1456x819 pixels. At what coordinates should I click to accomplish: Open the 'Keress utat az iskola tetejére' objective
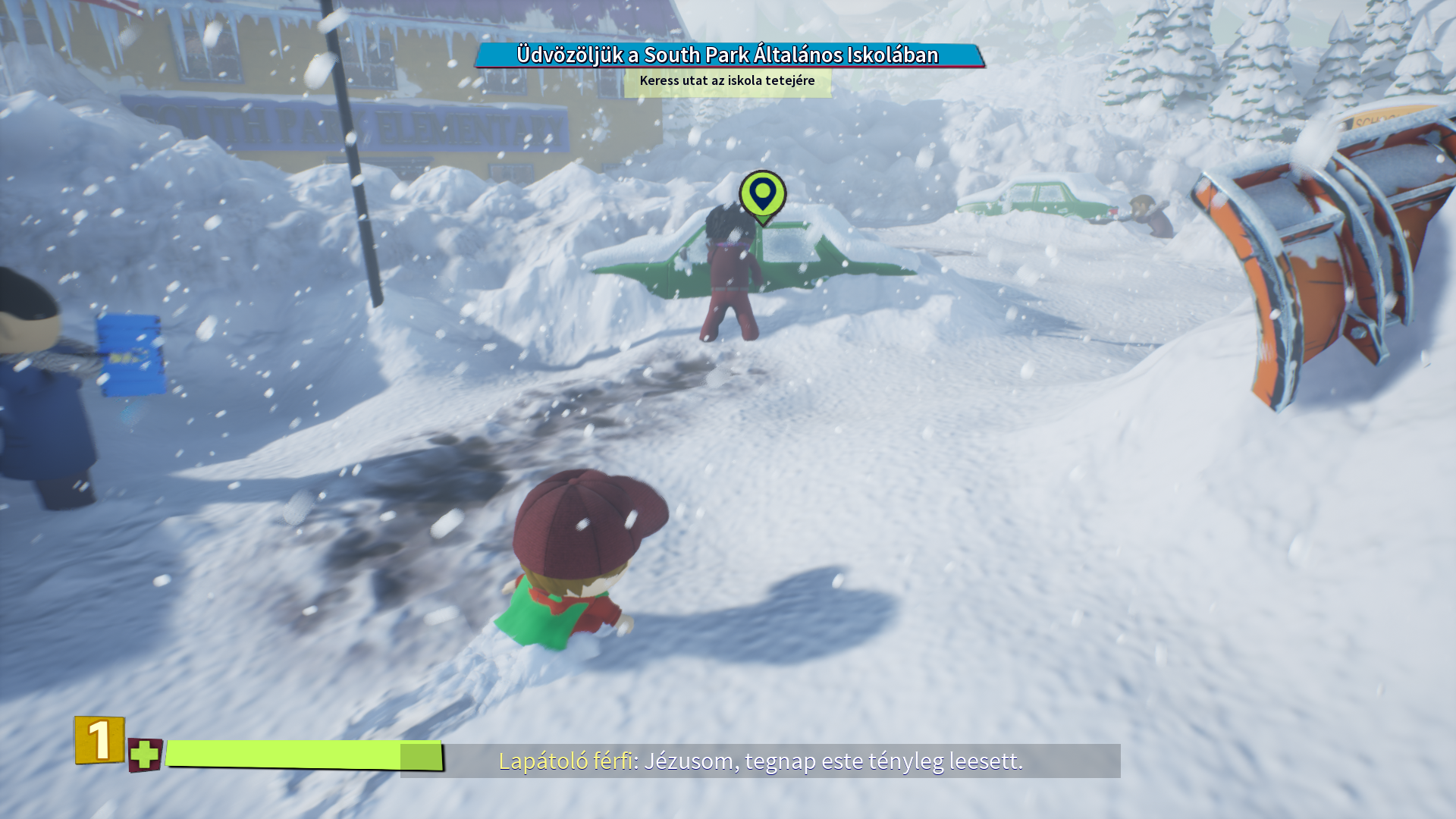(727, 81)
